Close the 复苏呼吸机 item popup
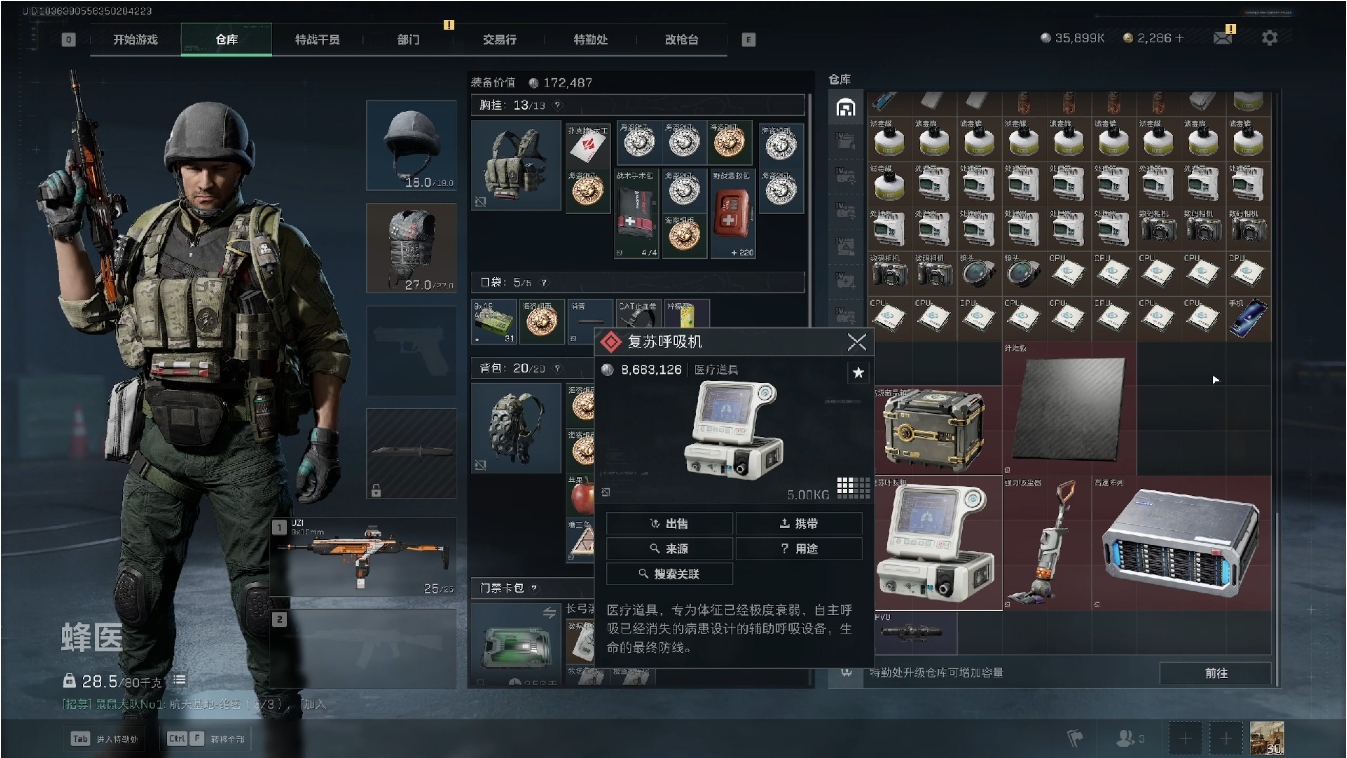This screenshot has width=1347, height=758. 857,342
